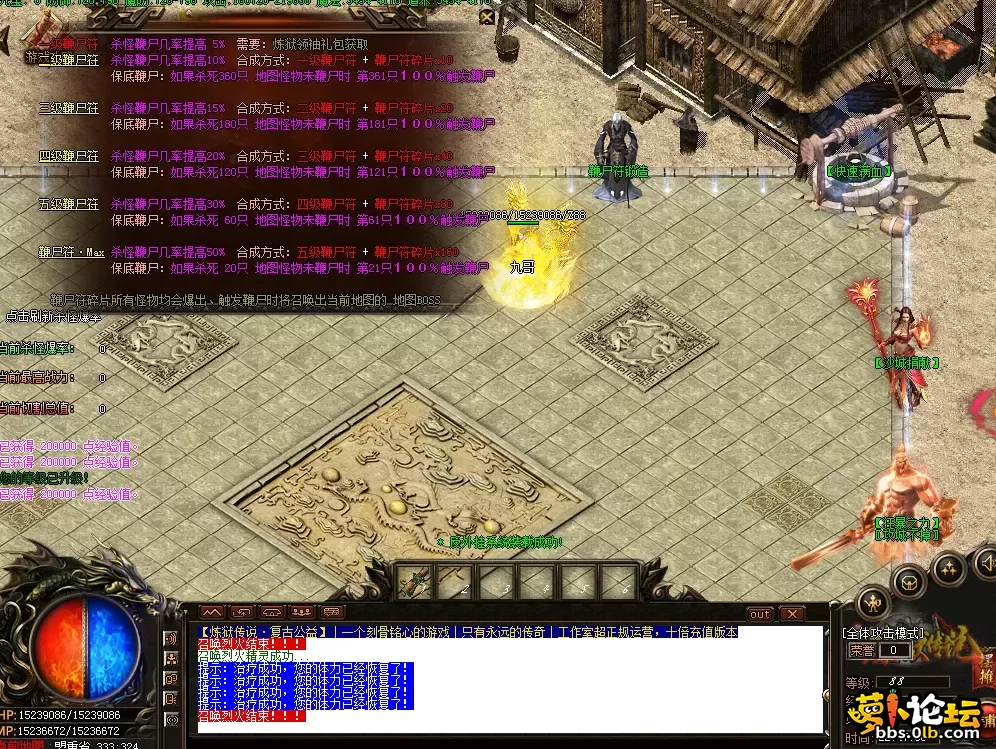Select the 鞭尸符·Max link

71,252
